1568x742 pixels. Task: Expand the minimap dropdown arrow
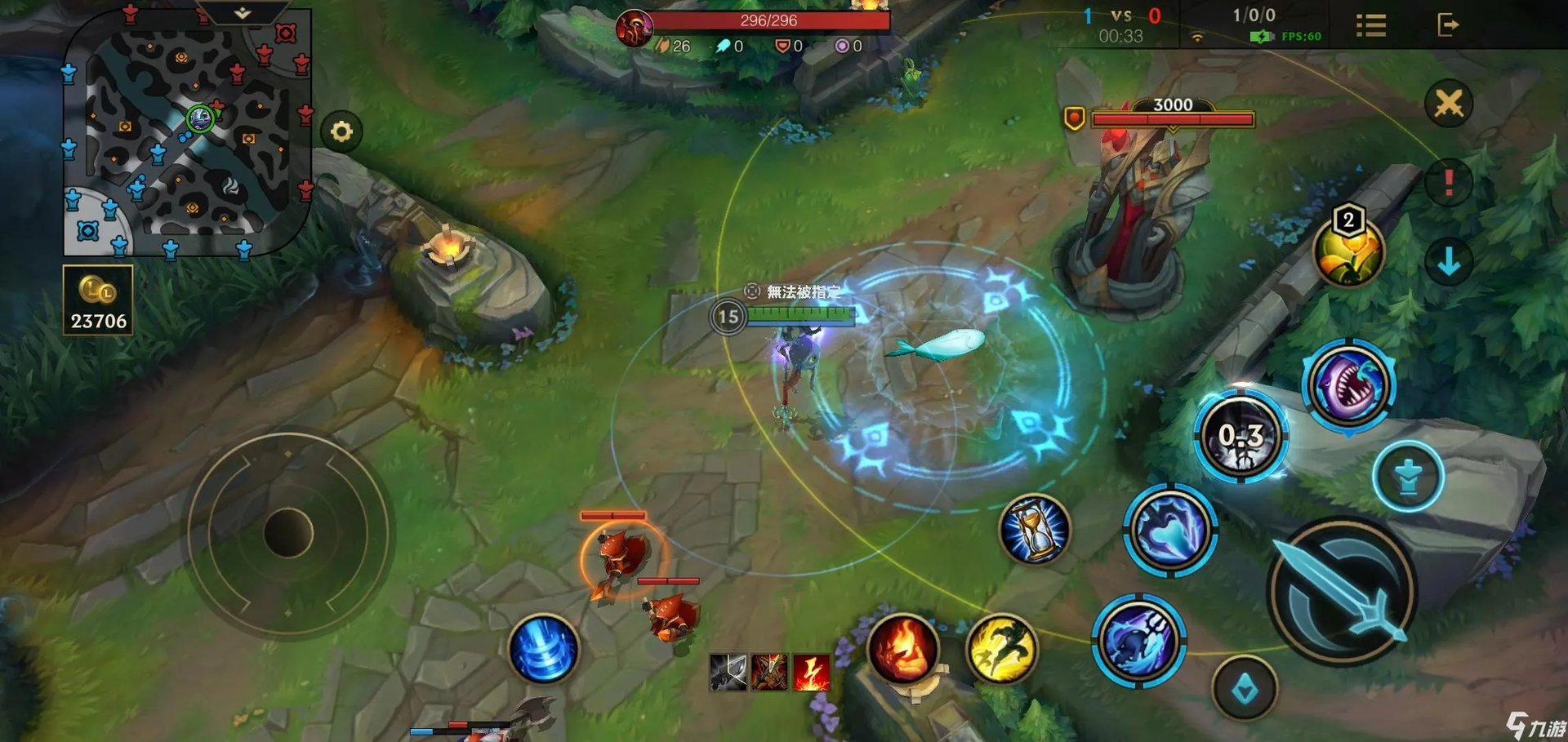click(243, 13)
